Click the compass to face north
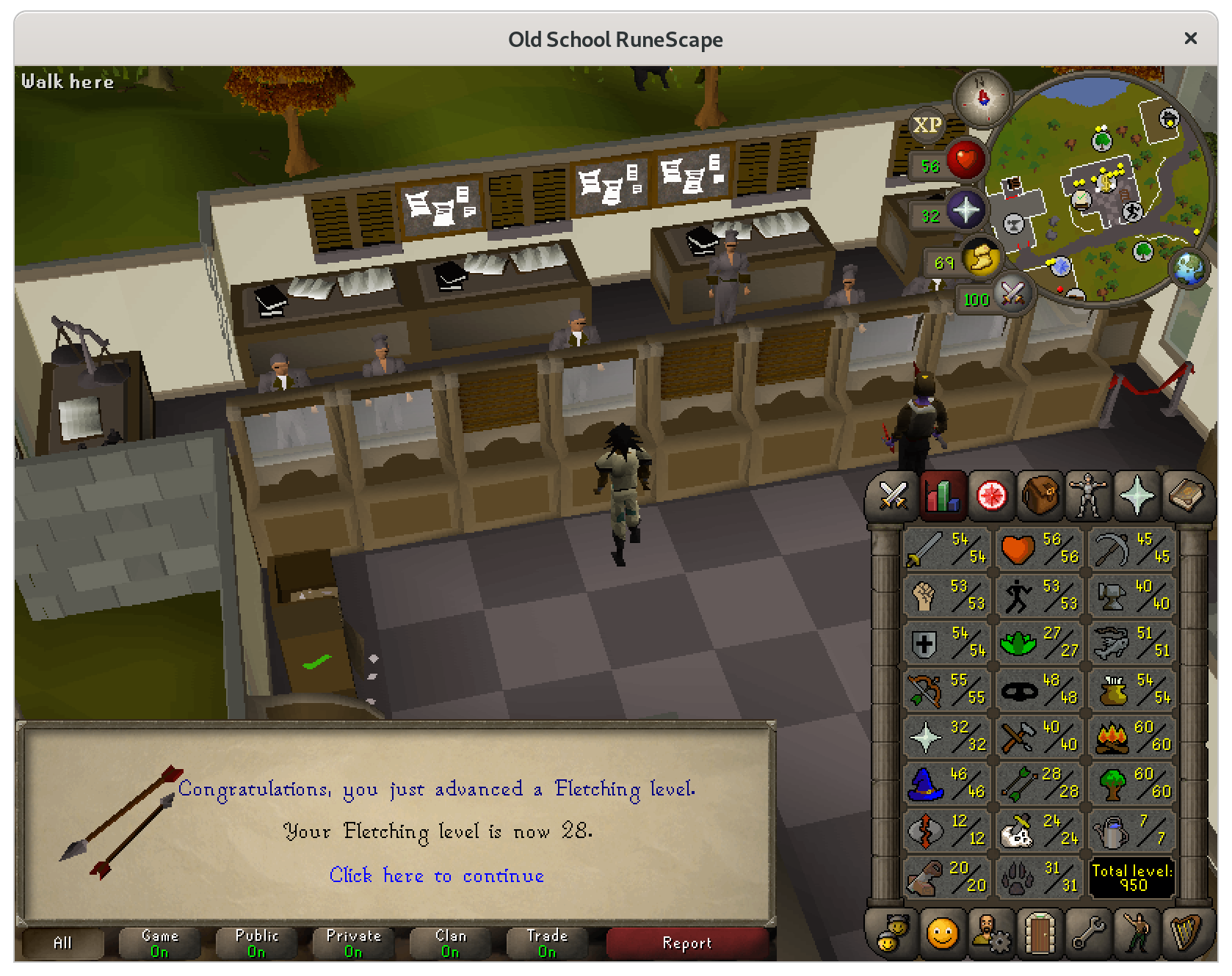Image resolution: width=1232 pixels, height=976 pixels. tap(982, 96)
